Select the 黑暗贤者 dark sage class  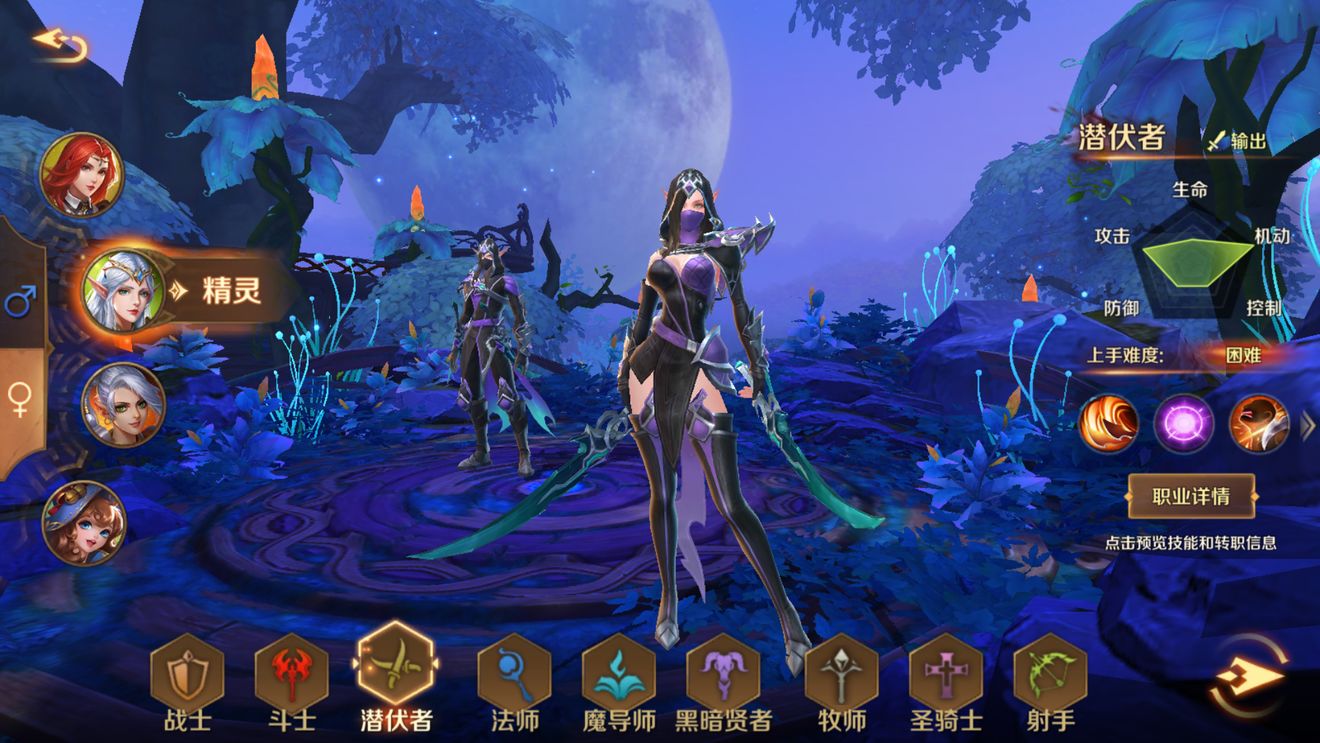723,672
